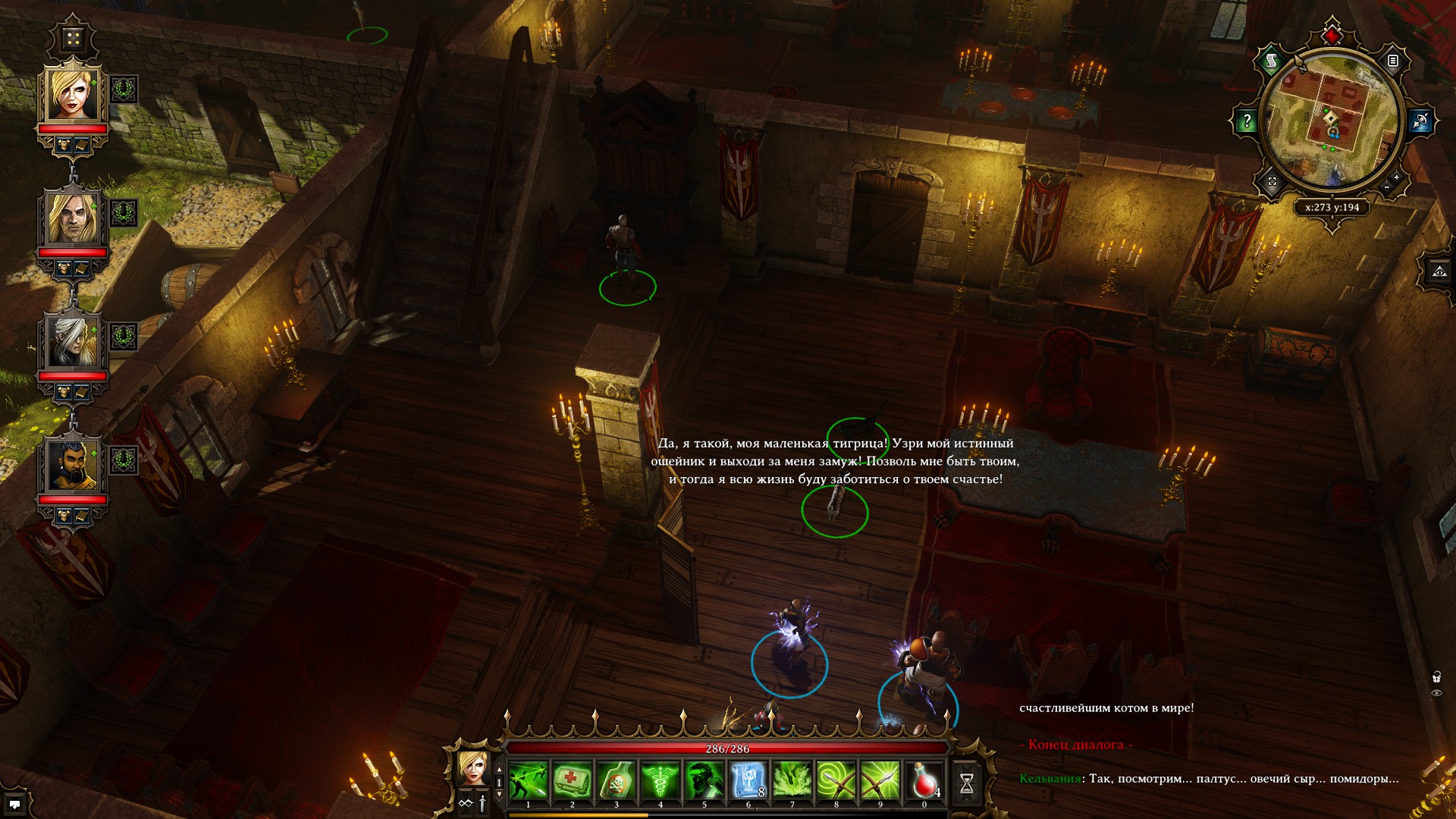Screen dimensions: 1456x819
Task: Use the poison flask in hotbar slot 3
Action: point(616,778)
